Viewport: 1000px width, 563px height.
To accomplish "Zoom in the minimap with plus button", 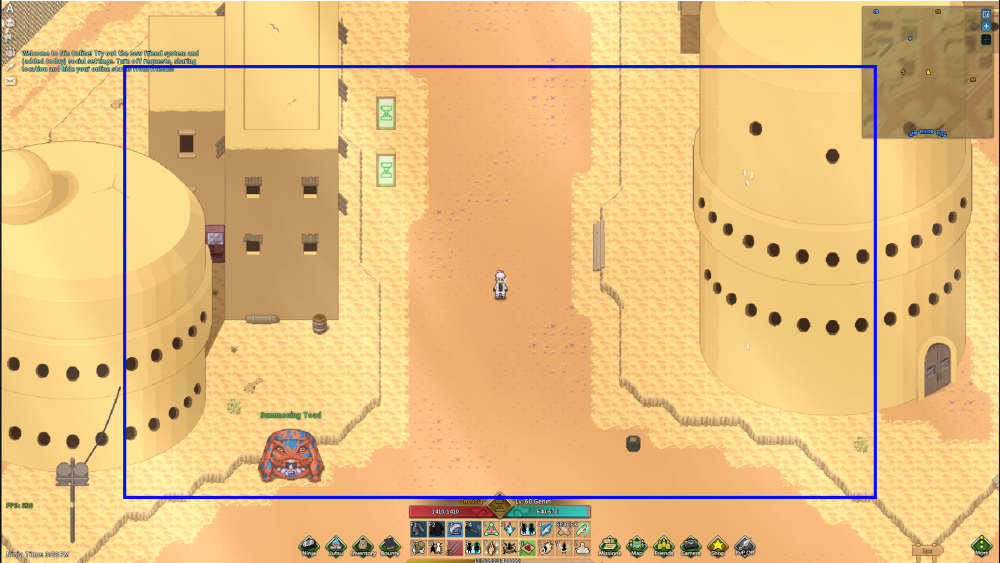I will click(986, 26).
